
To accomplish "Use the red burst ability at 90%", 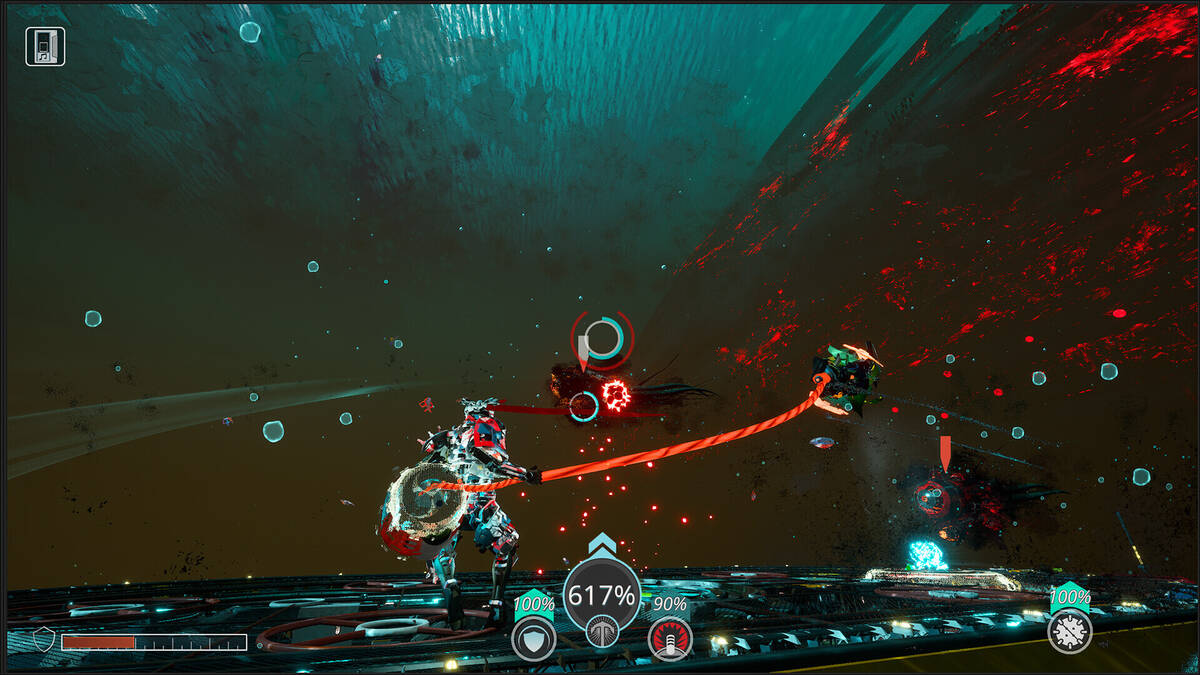I will click(669, 638).
